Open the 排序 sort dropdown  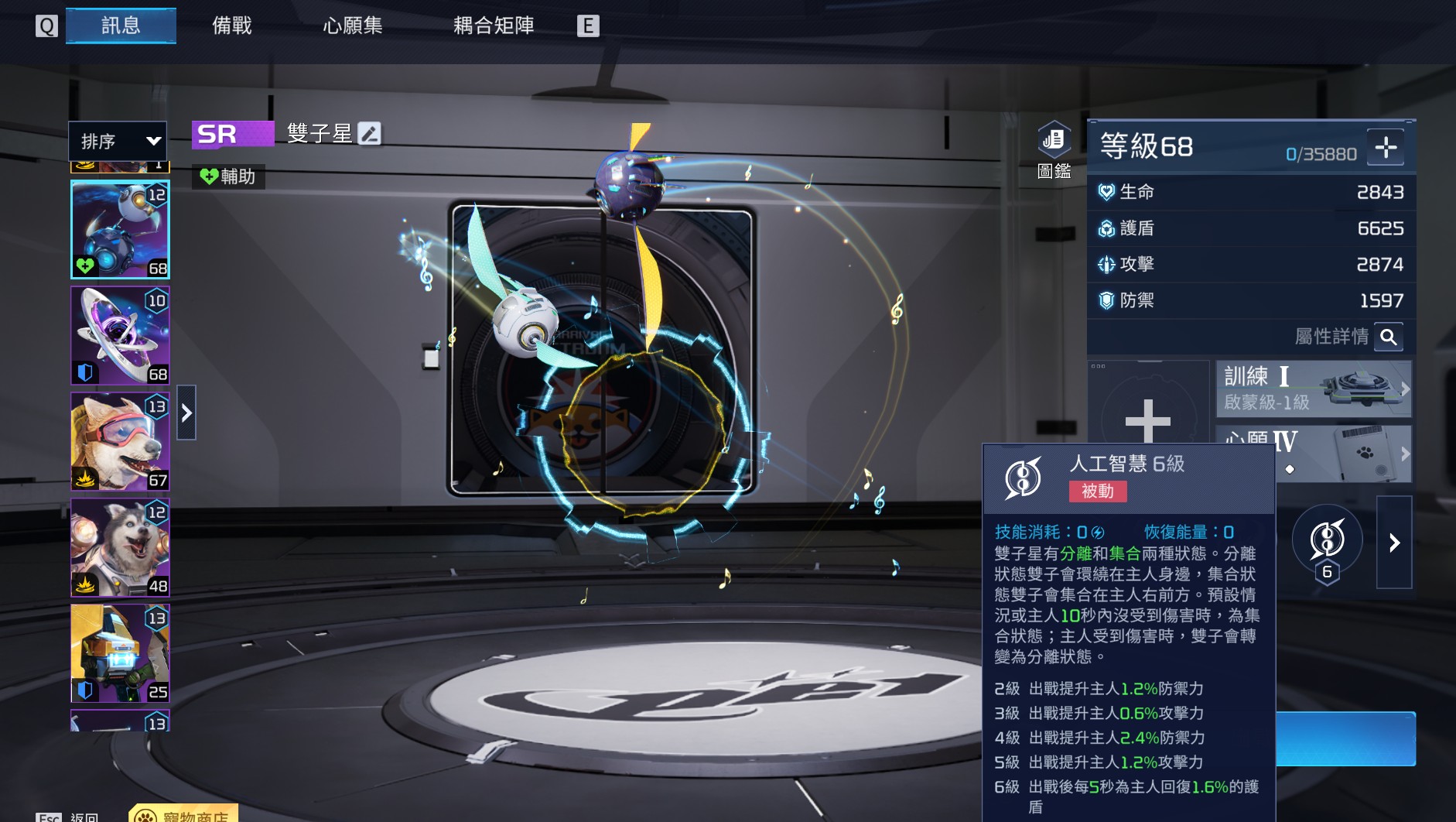[x=118, y=141]
